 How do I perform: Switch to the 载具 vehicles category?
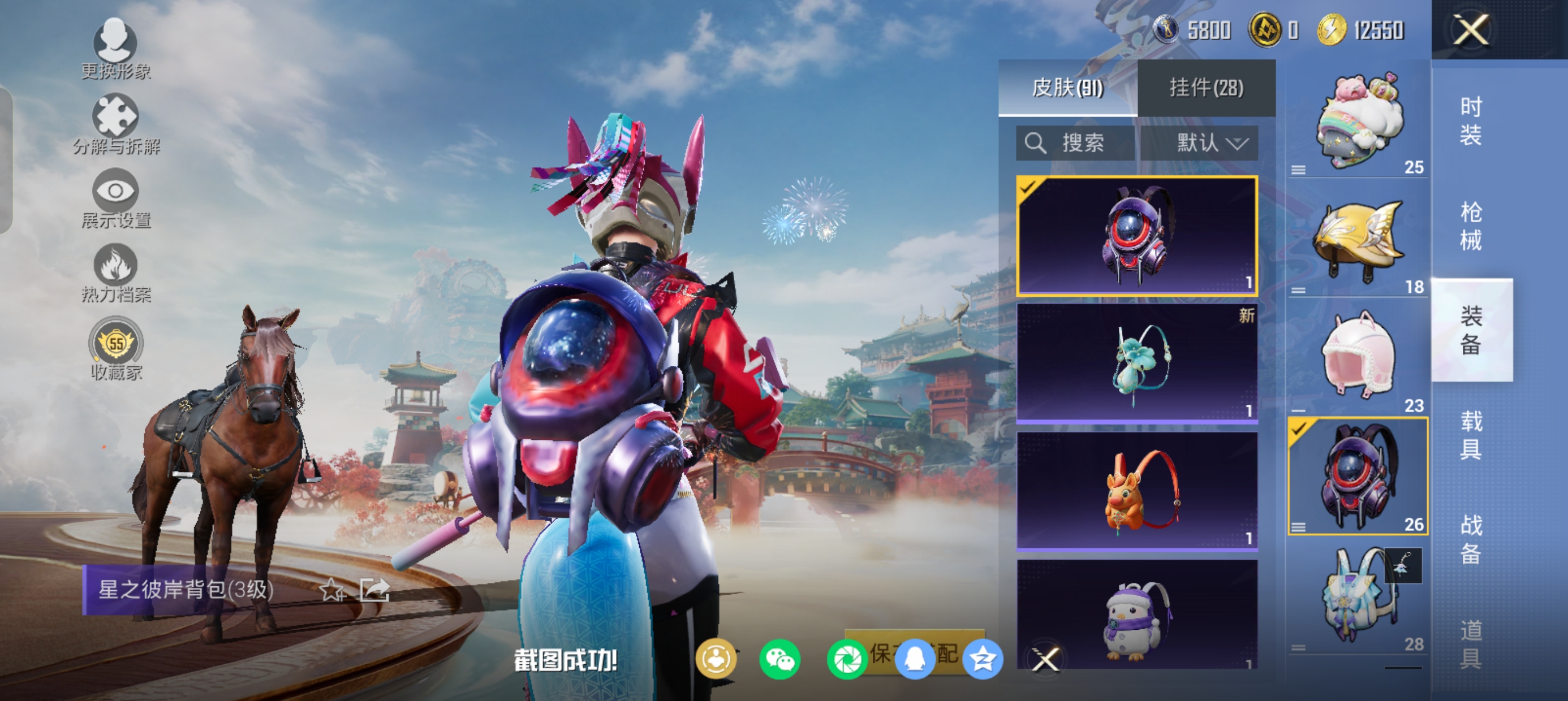[1471, 435]
